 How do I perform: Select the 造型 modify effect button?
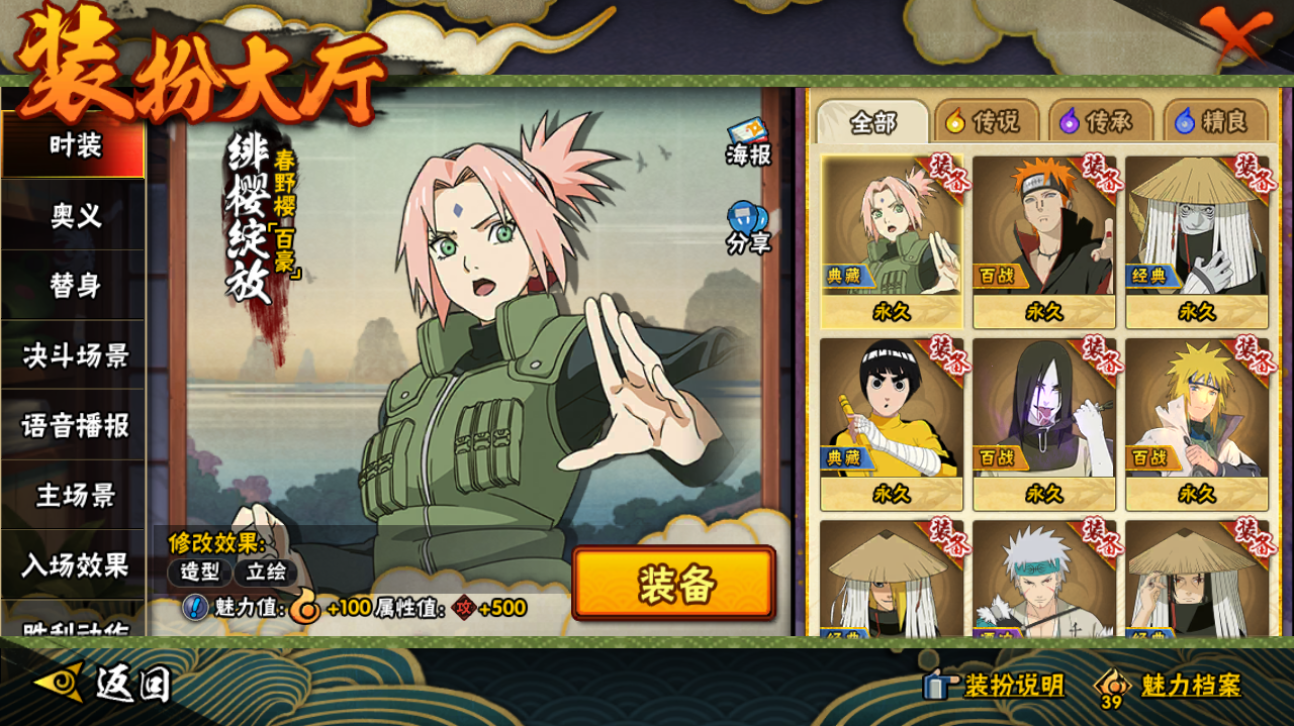pyautogui.click(x=199, y=572)
